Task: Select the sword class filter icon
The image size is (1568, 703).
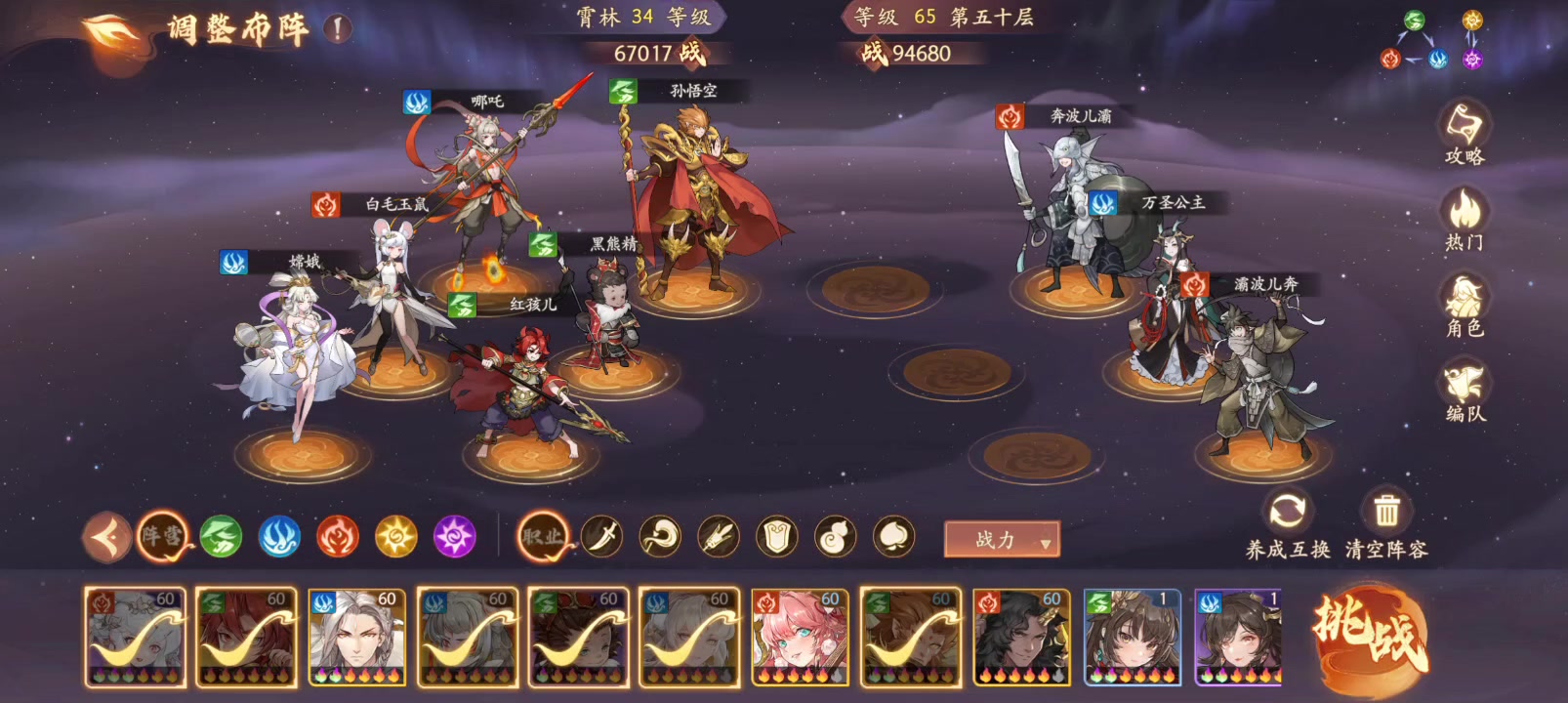Action: tap(603, 536)
